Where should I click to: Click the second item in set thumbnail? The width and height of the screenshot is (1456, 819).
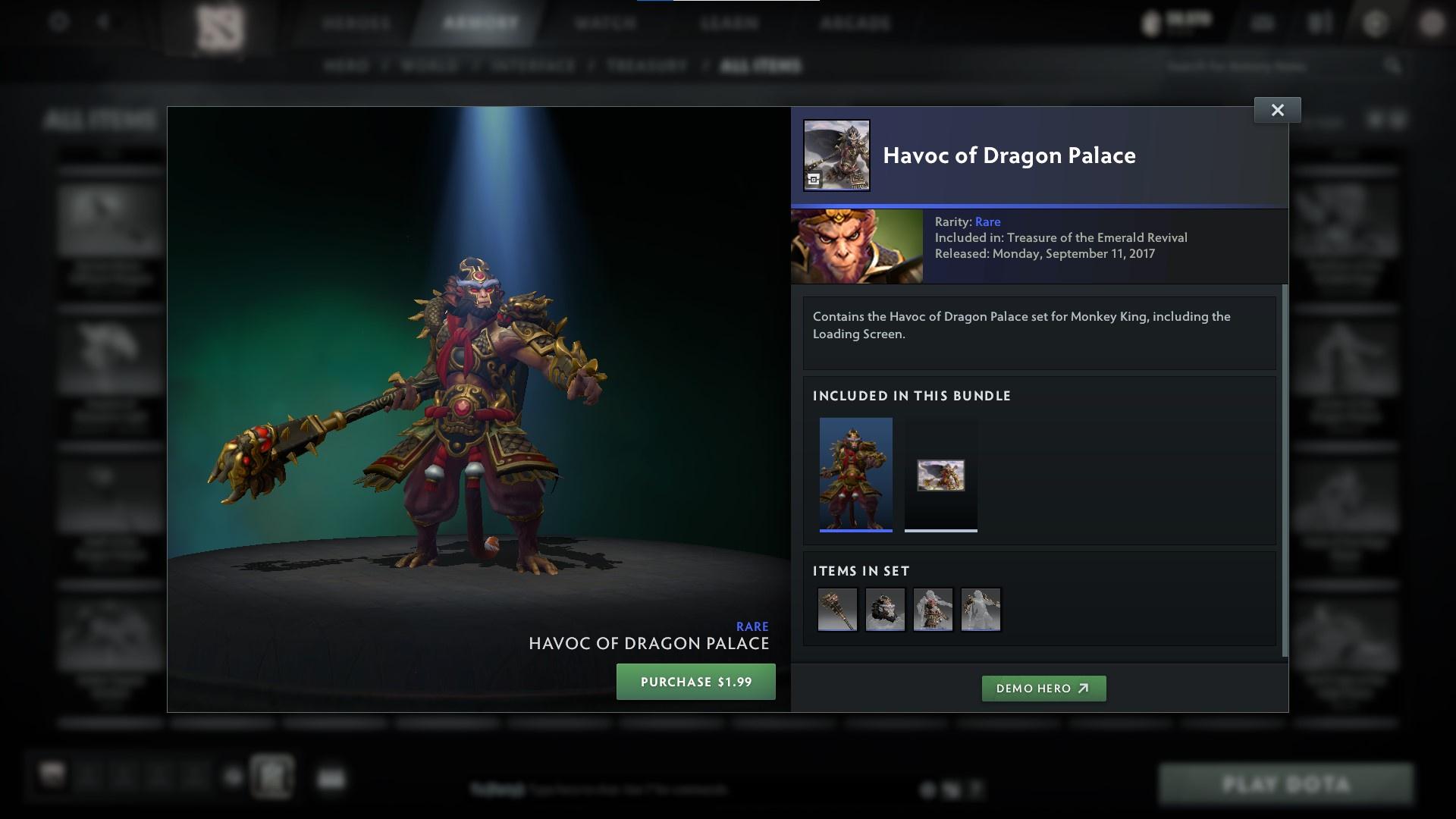(x=885, y=610)
